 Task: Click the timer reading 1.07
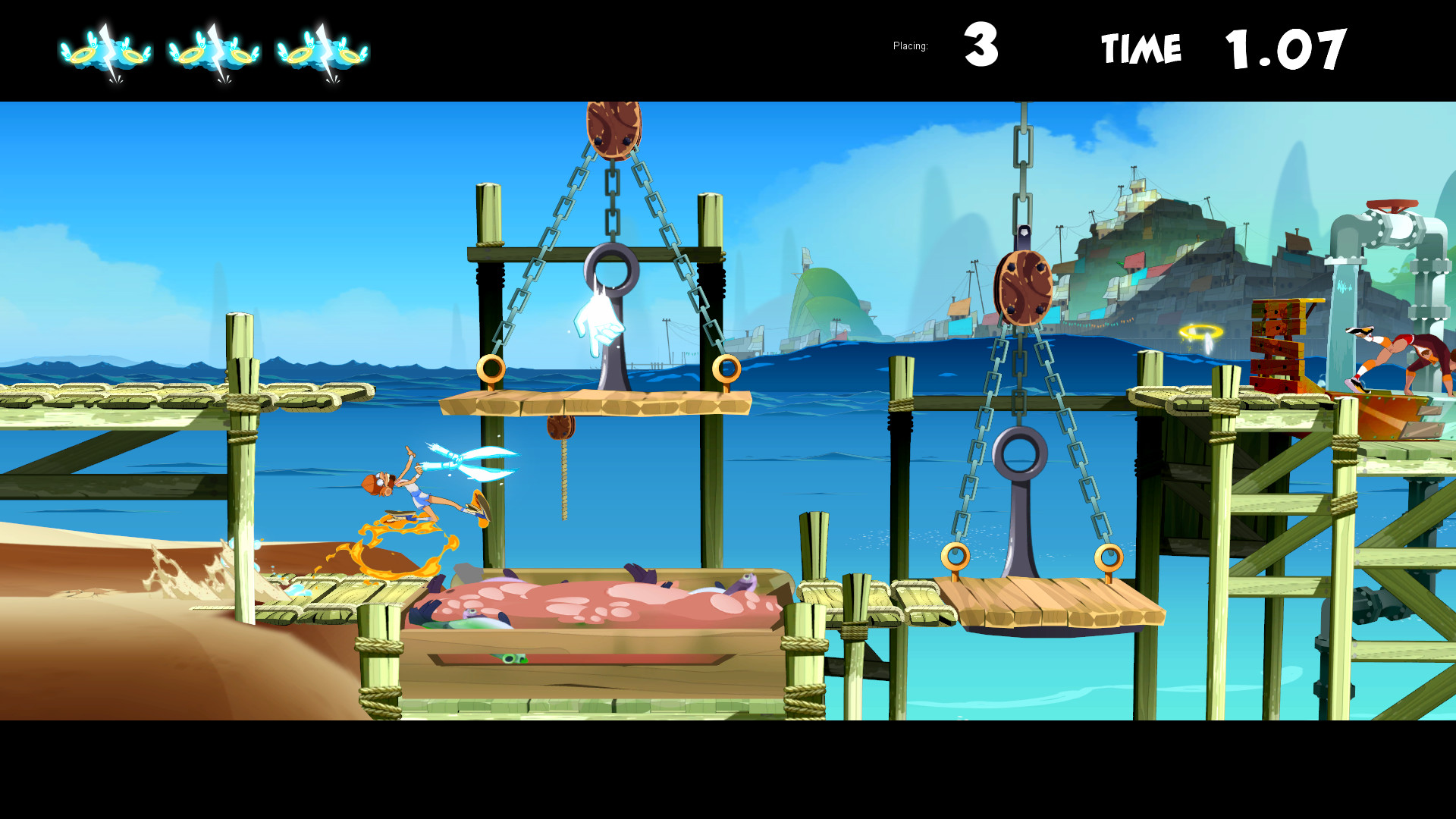(1285, 47)
